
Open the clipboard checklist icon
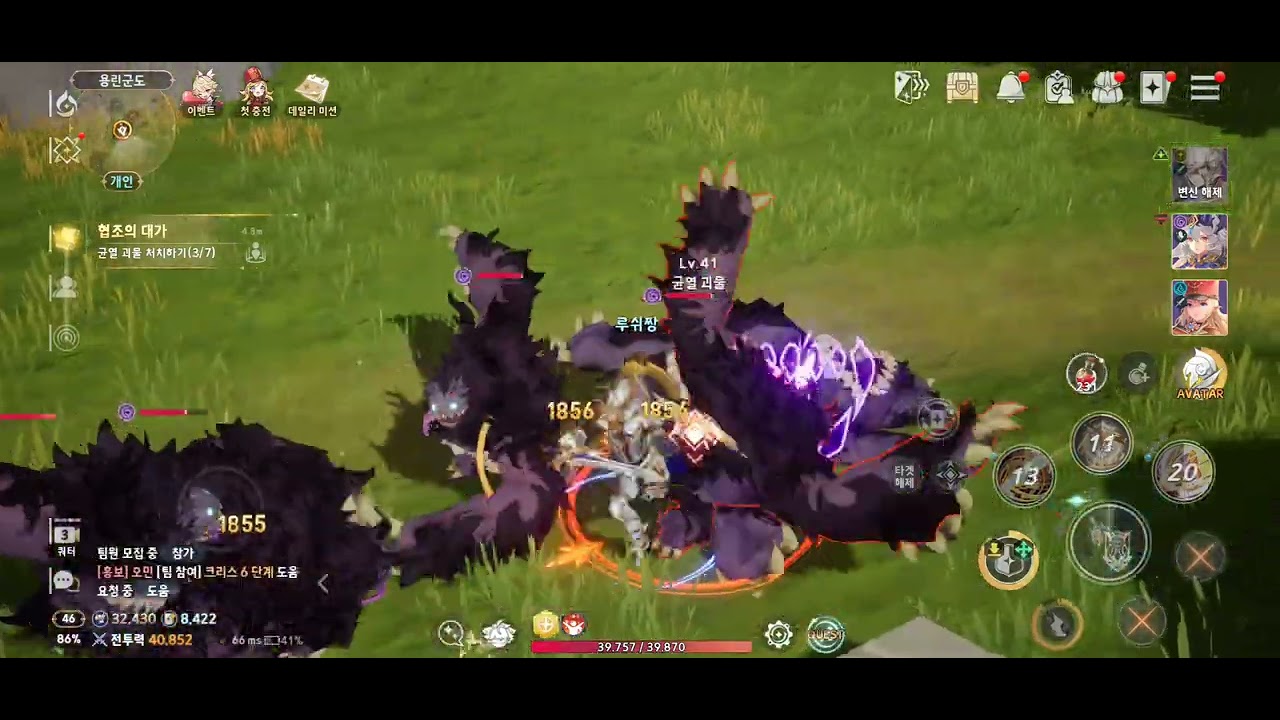point(1058,88)
